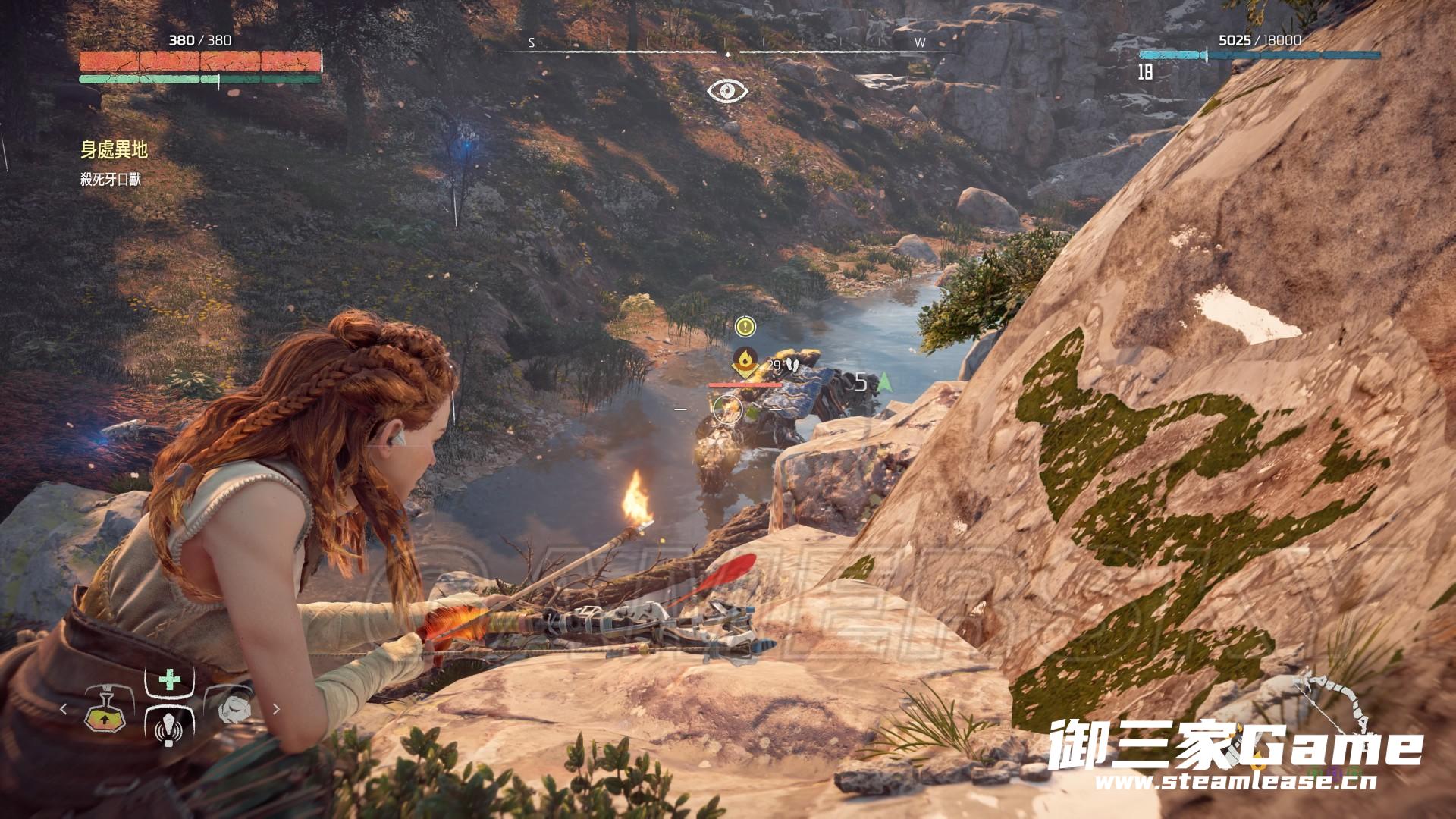Screen dimensions: 1456x819
Task: Cycle tools with the left arrow
Action: pyautogui.click(x=64, y=710)
